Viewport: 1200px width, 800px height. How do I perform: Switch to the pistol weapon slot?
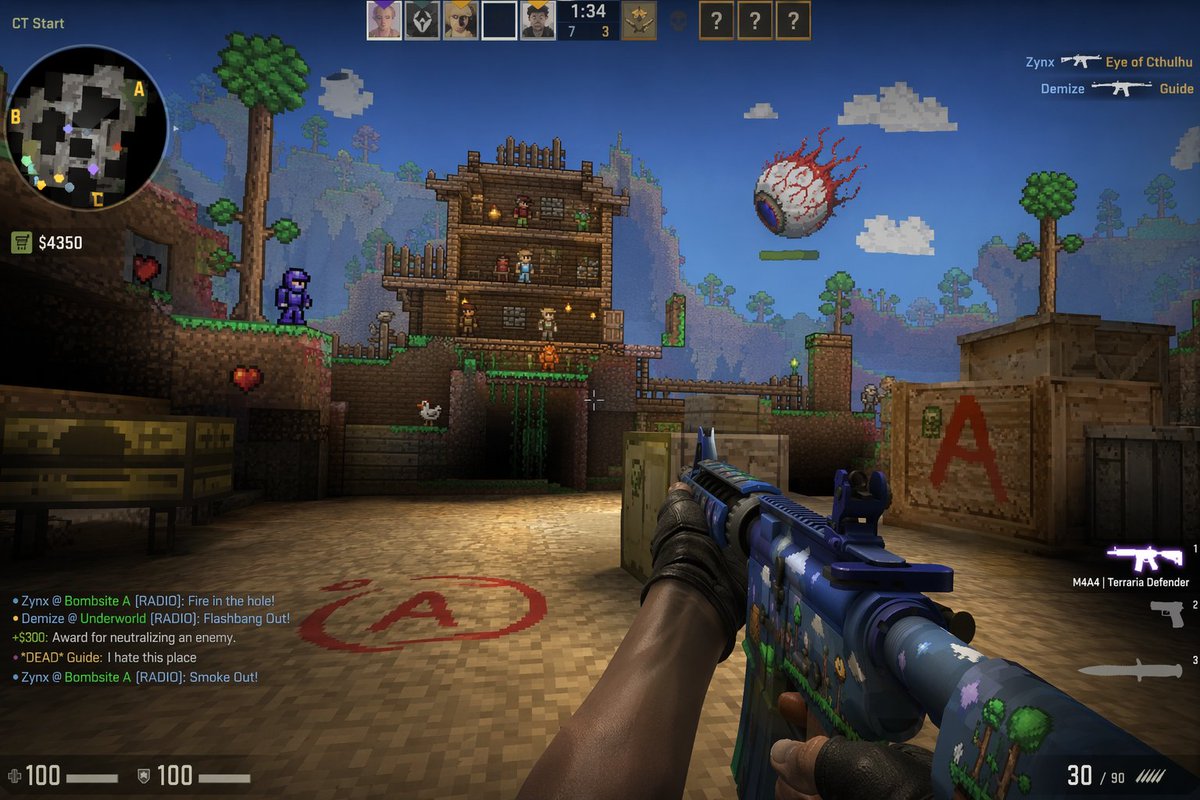tap(1166, 613)
